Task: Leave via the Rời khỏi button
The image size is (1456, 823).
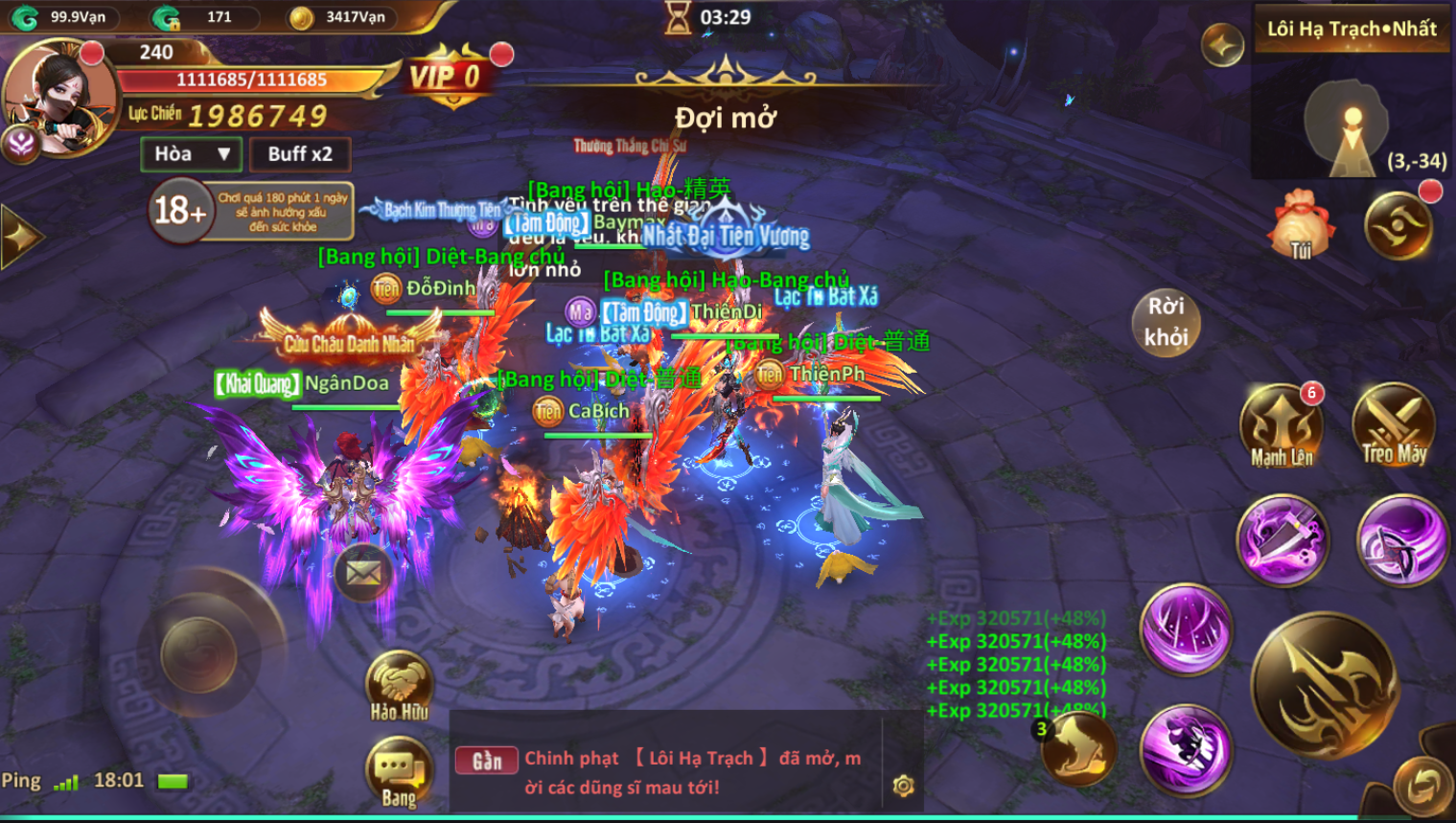Action: (1166, 322)
